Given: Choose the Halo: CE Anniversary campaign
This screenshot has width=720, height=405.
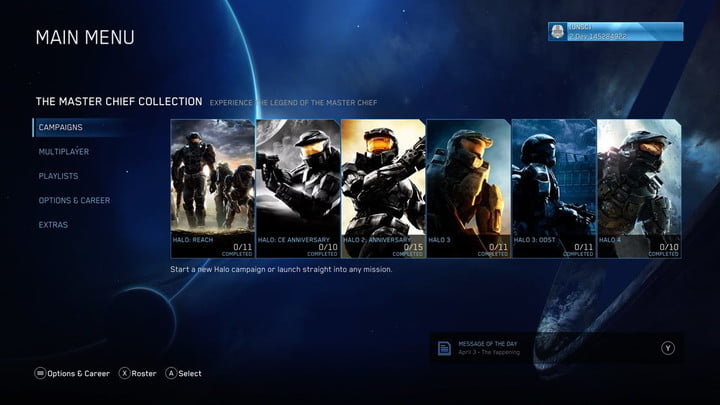Looking at the screenshot, I should pos(298,189).
